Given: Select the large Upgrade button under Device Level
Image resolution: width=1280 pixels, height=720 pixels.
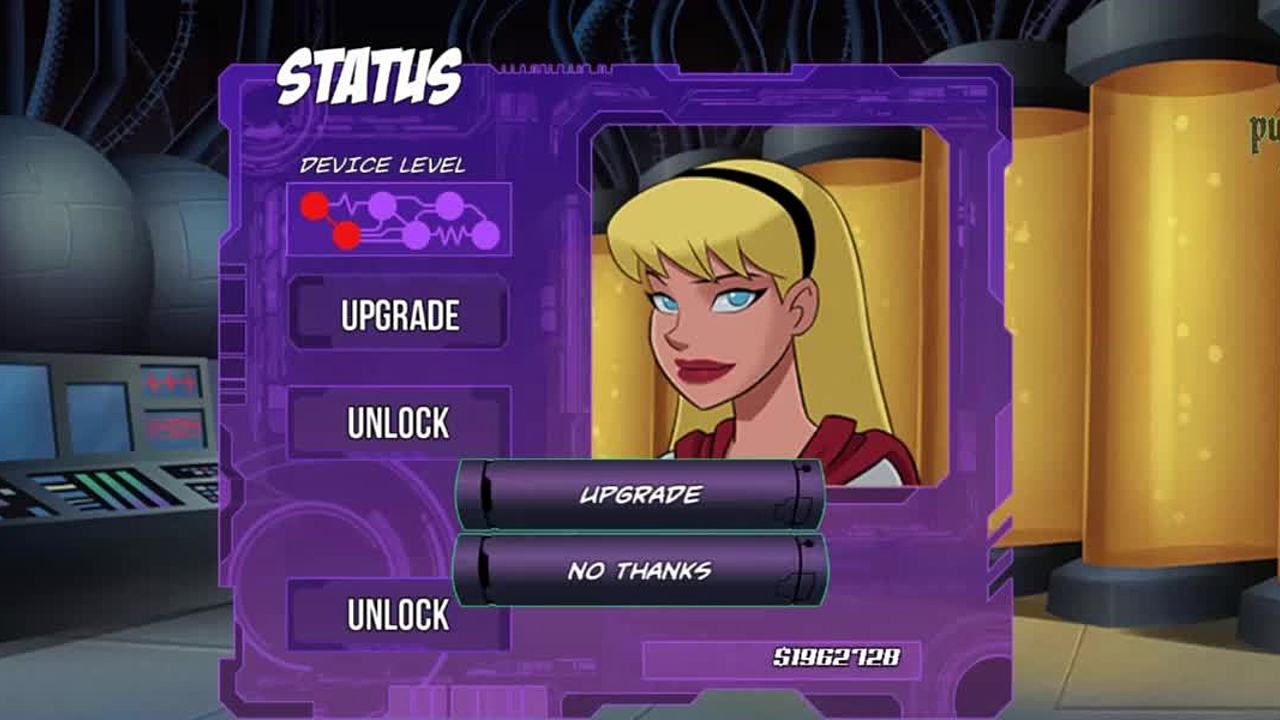Looking at the screenshot, I should click(x=399, y=315).
